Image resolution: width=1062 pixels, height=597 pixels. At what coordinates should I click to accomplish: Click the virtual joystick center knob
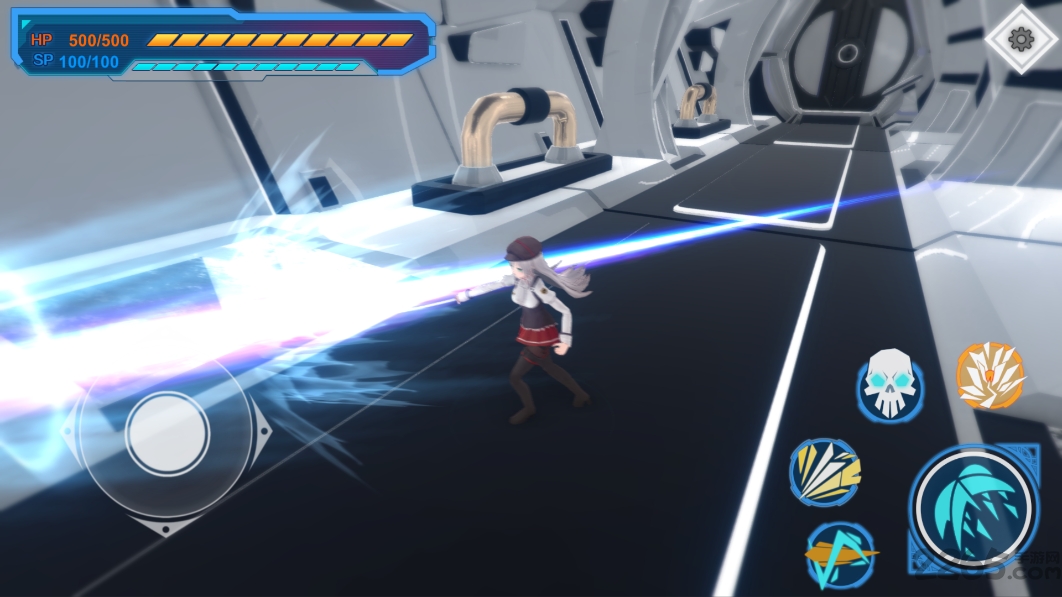pyautogui.click(x=168, y=434)
